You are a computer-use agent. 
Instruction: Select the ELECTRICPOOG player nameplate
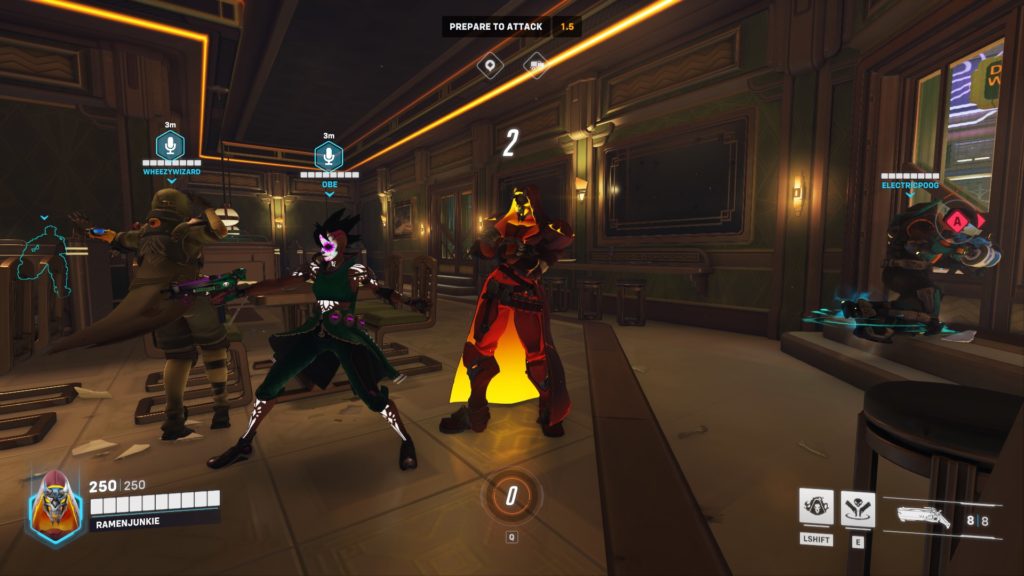910,185
